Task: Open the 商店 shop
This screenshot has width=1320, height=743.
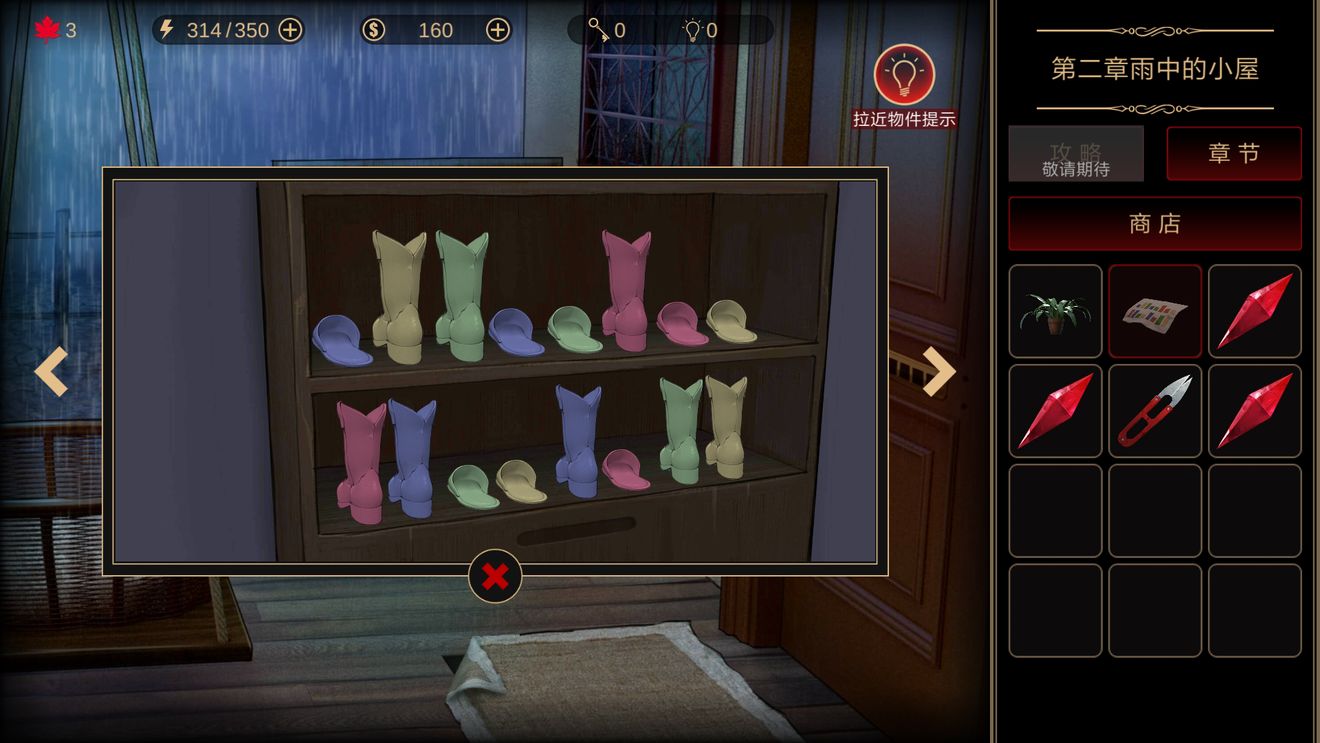Action: coord(1155,224)
